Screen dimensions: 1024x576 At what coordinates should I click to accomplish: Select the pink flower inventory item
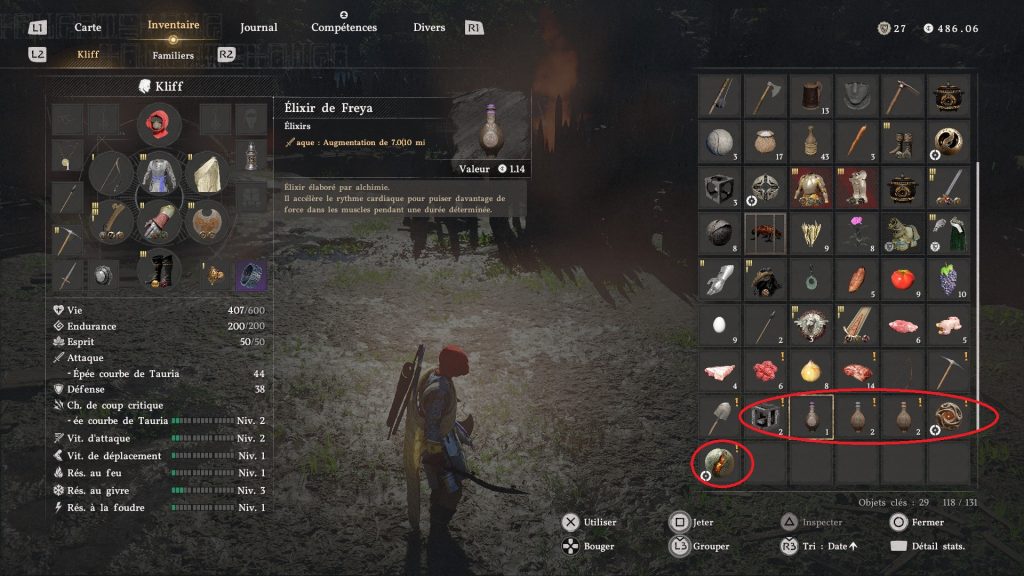pos(856,233)
